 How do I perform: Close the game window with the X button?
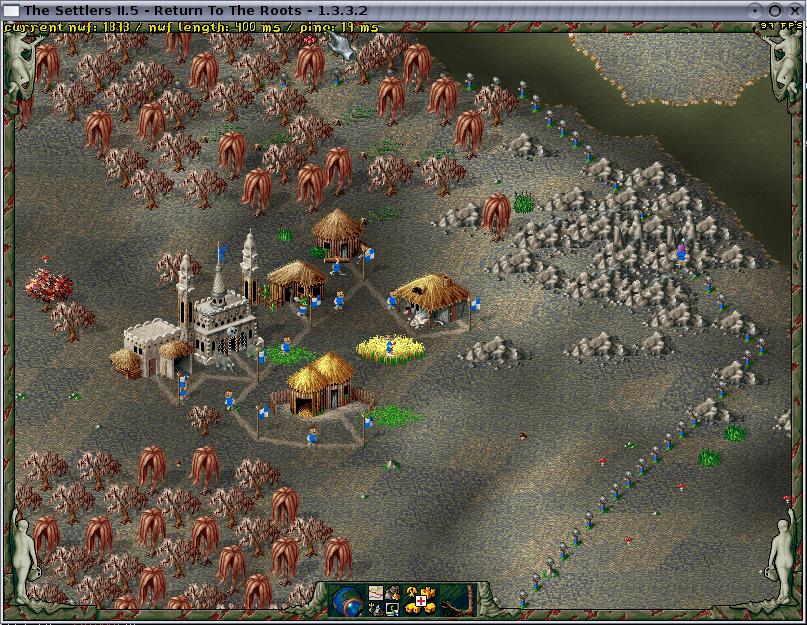[796, 9]
